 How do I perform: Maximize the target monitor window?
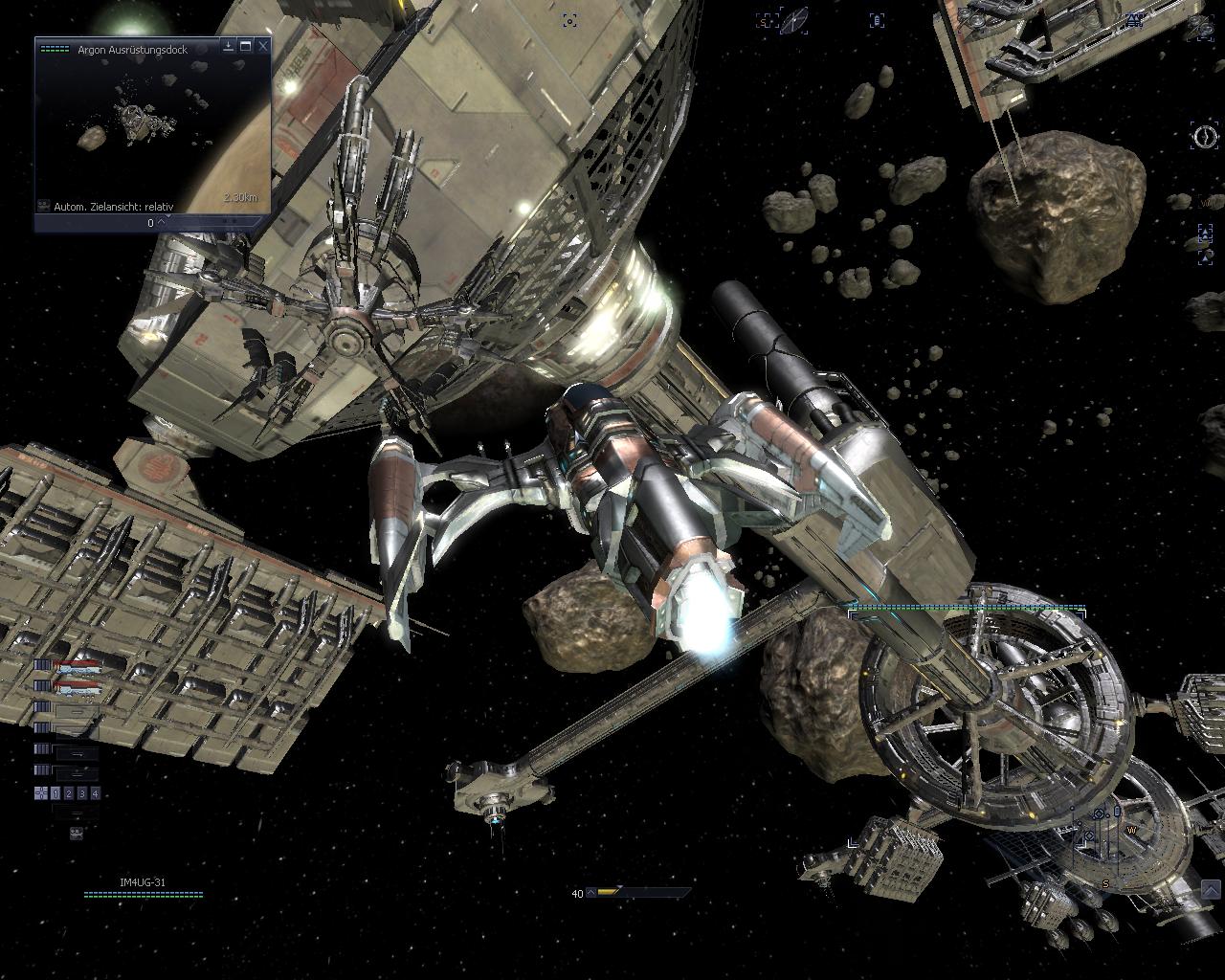[x=246, y=45]
